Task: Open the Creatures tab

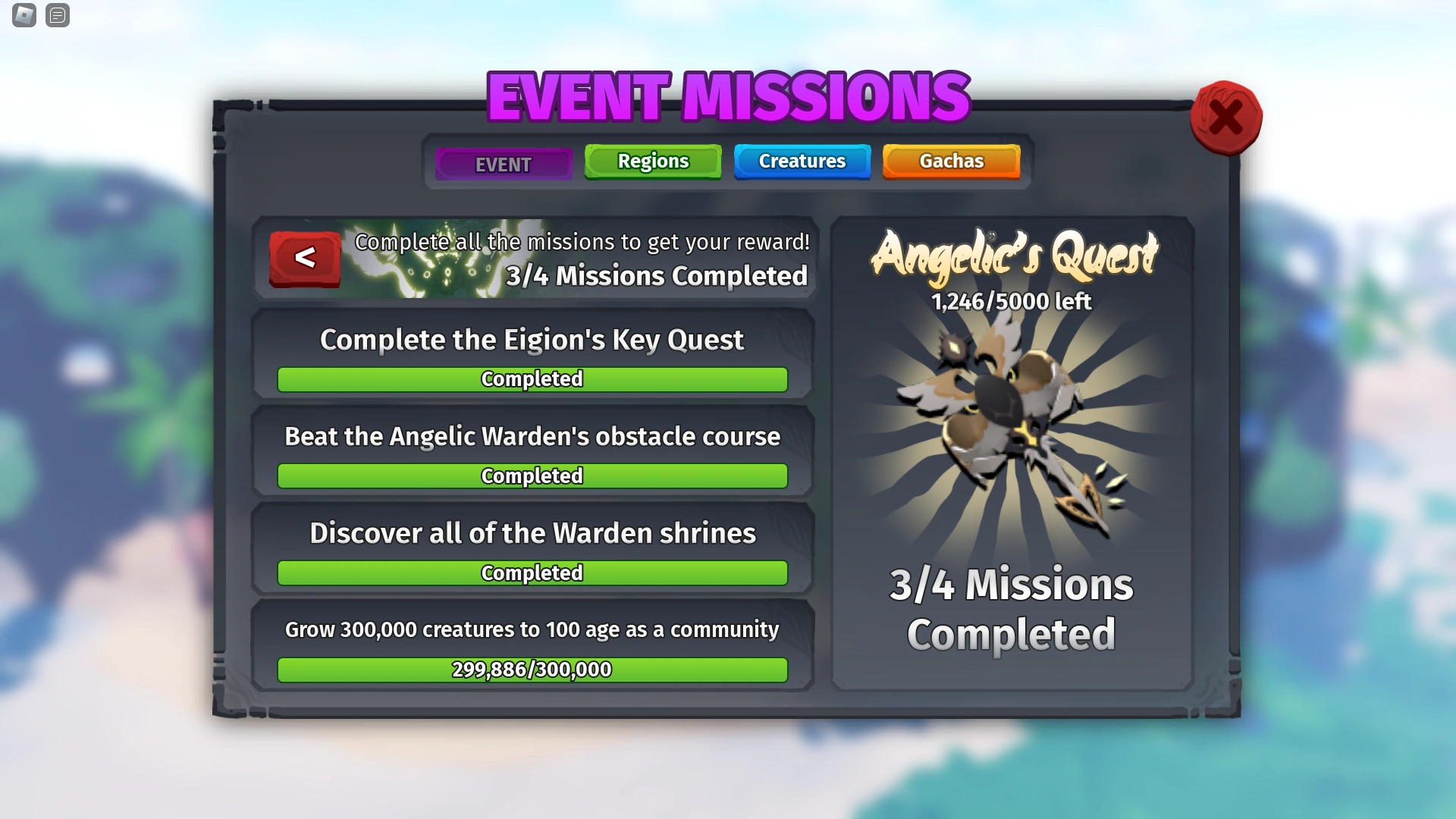Action: point(802,161)
